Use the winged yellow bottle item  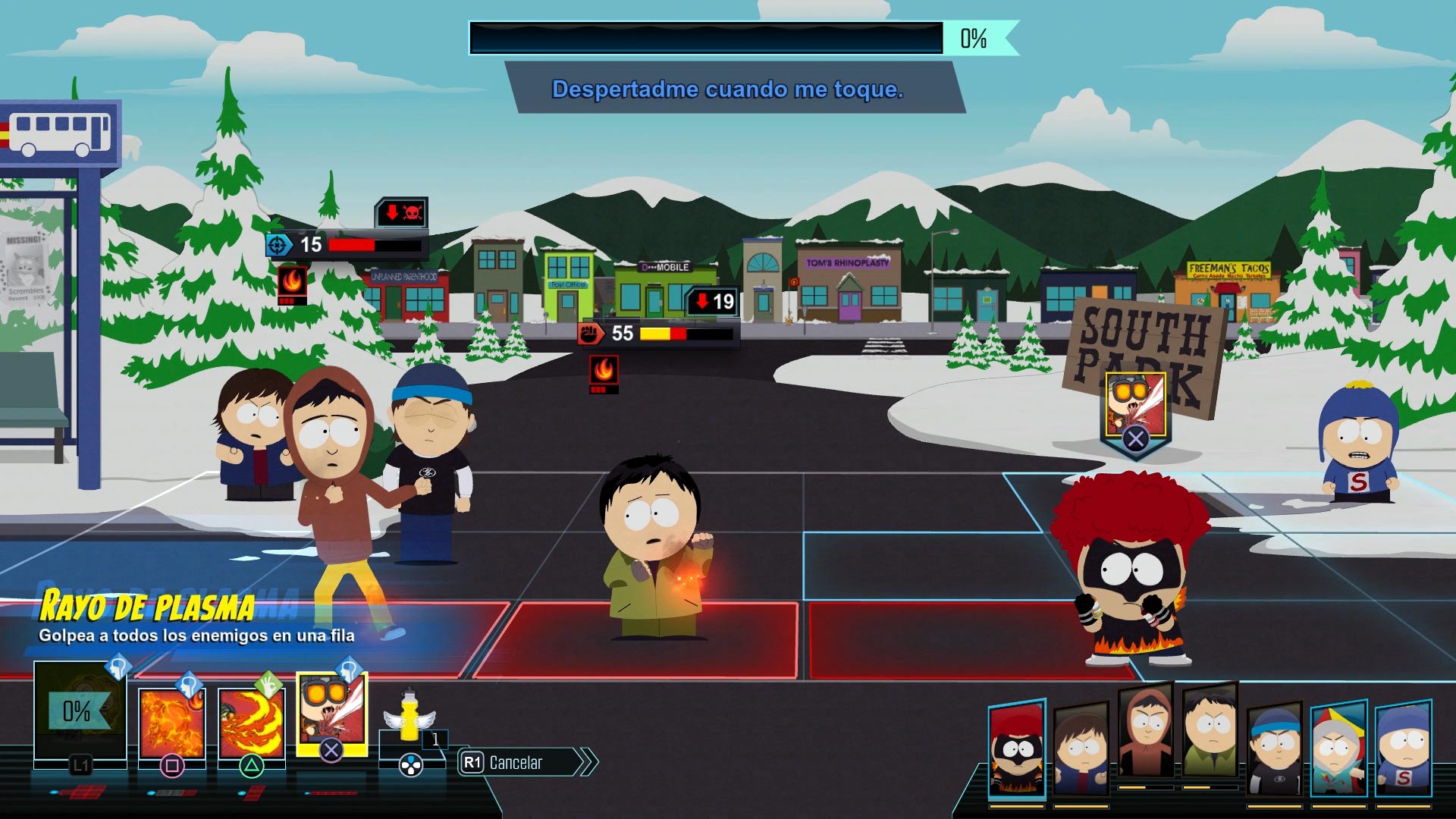409,718
